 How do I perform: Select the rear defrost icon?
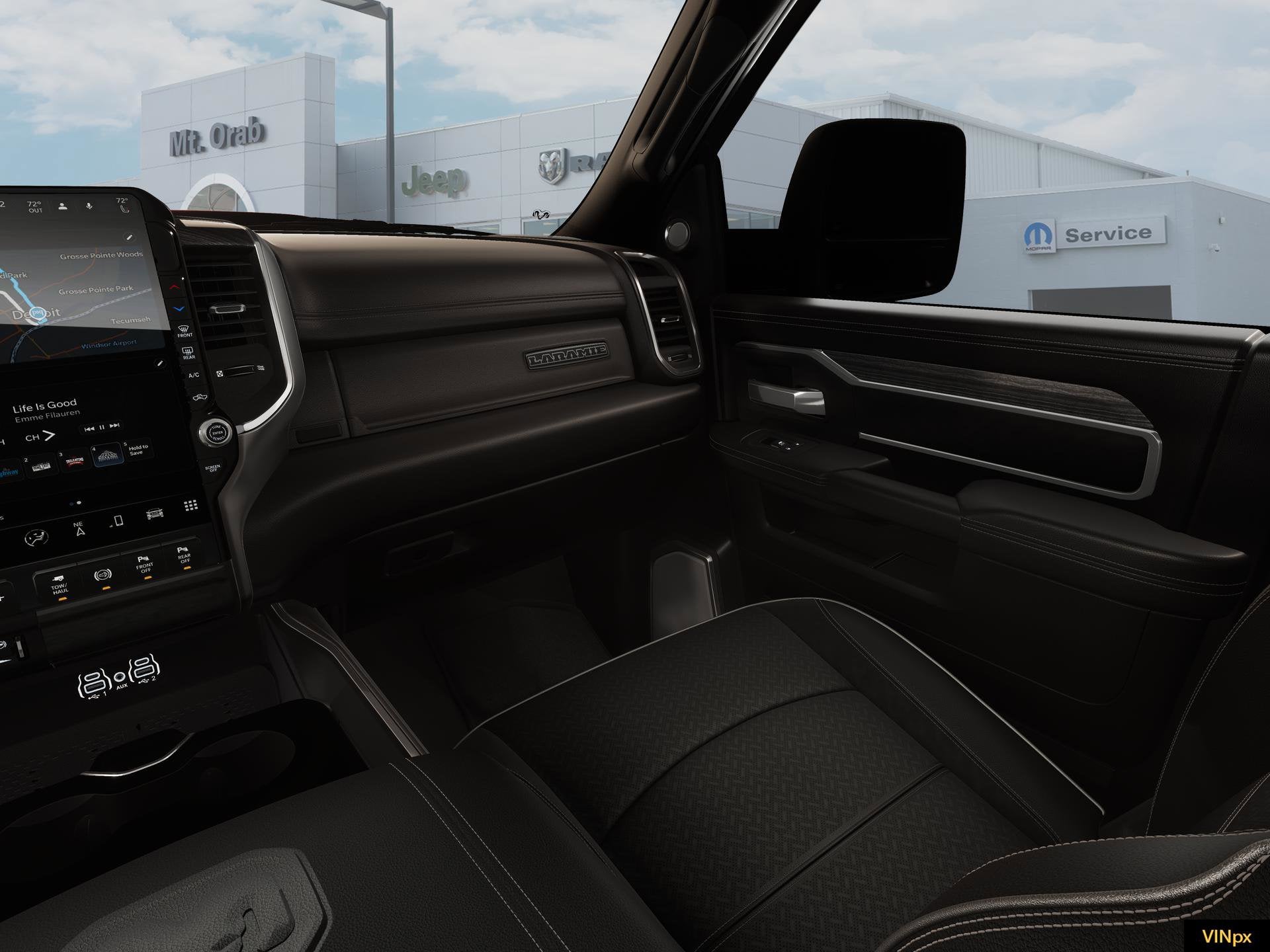pyautogui.click(x=187, y=353)
